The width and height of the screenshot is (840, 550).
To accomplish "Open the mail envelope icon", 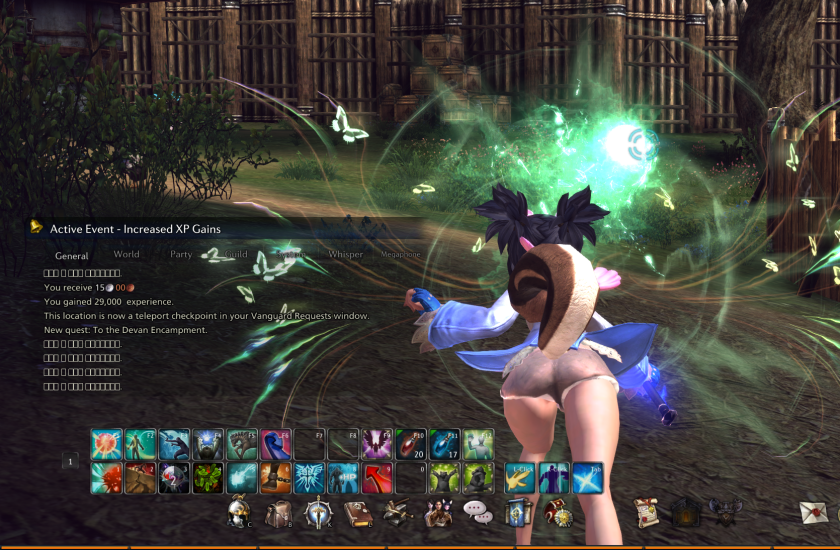I will pos(814,511).
